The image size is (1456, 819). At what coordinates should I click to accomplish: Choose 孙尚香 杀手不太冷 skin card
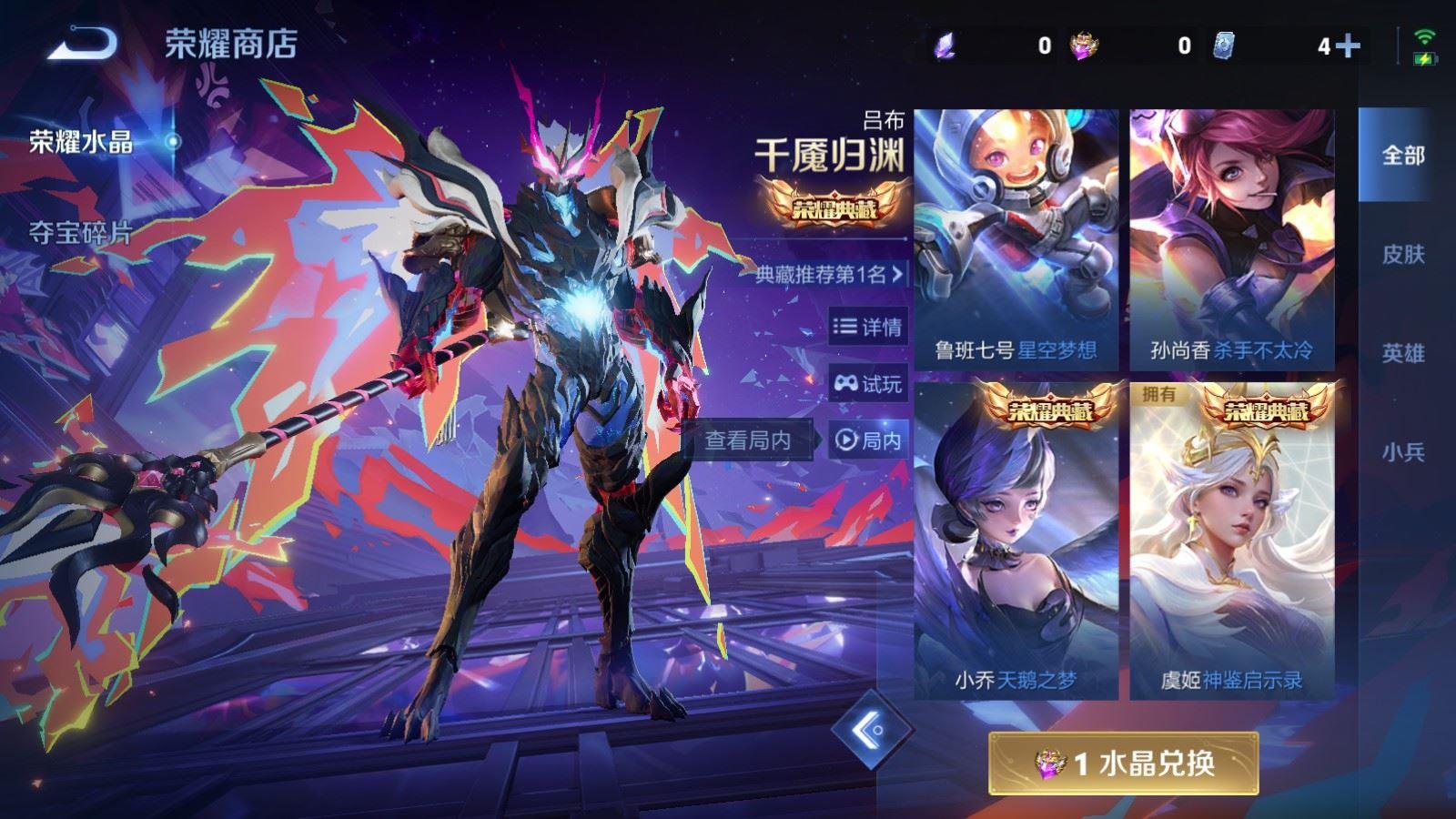[x=1232, y=239]
